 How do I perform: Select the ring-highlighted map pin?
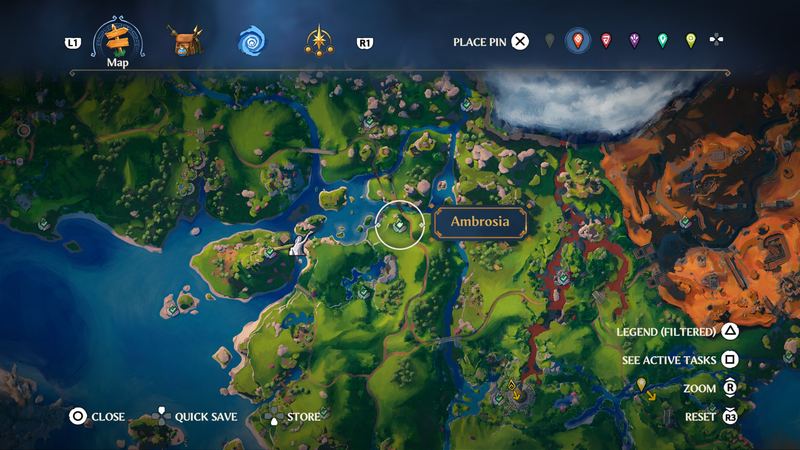(x=577, y=41)
